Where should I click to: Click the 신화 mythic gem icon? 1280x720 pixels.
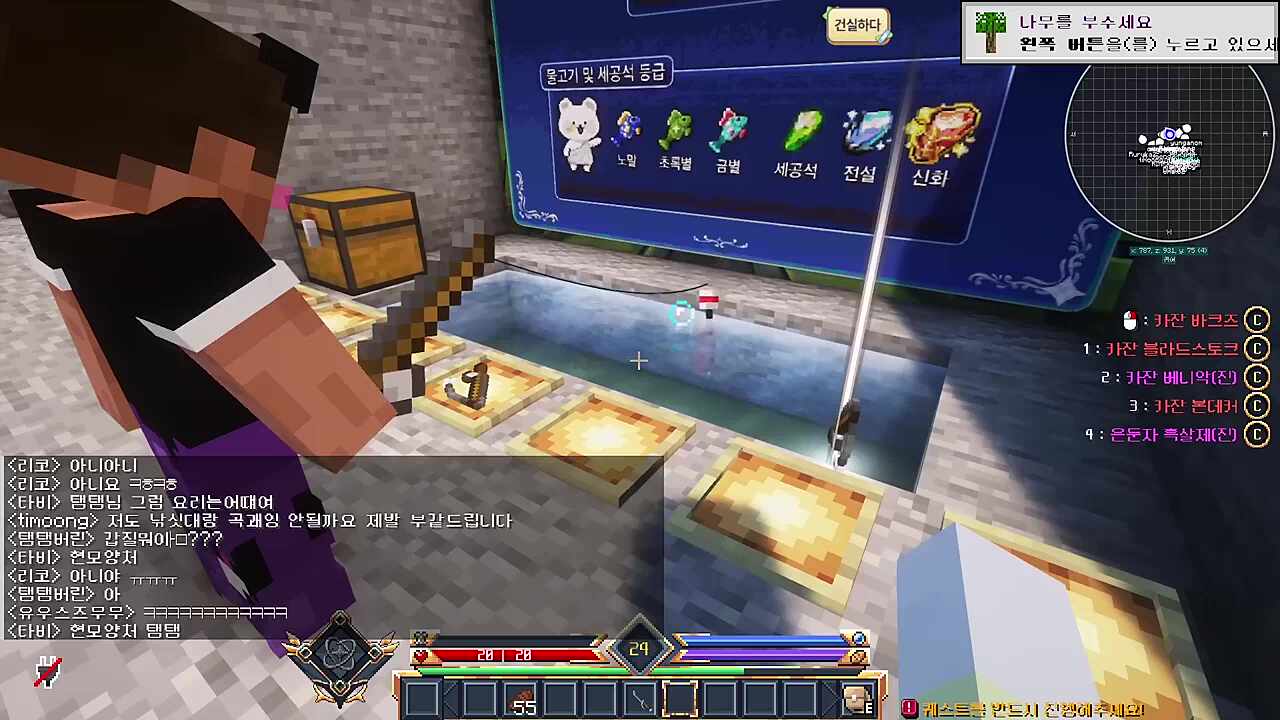pos(940,130)
